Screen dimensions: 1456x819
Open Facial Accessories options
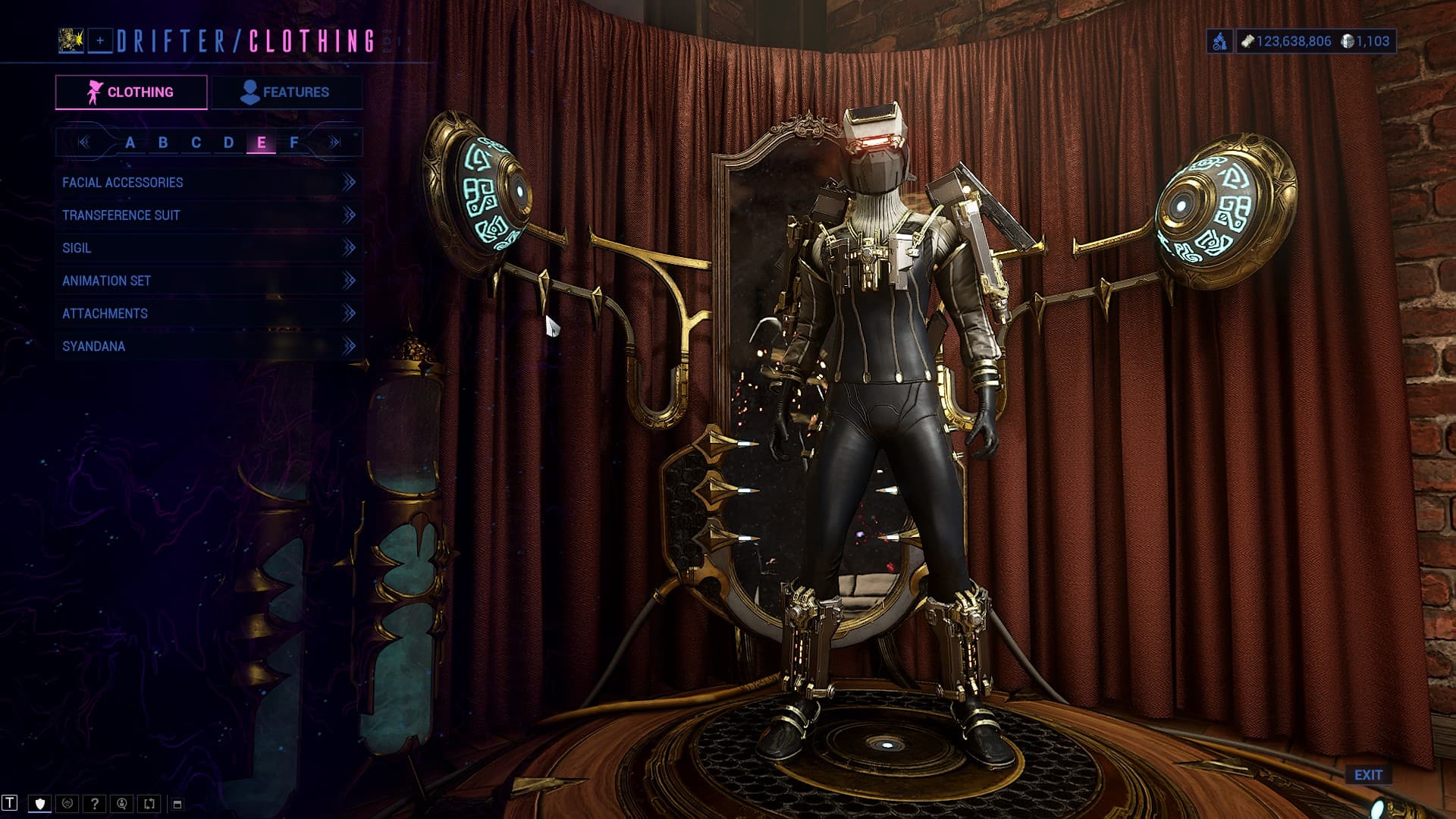point(208,182)
